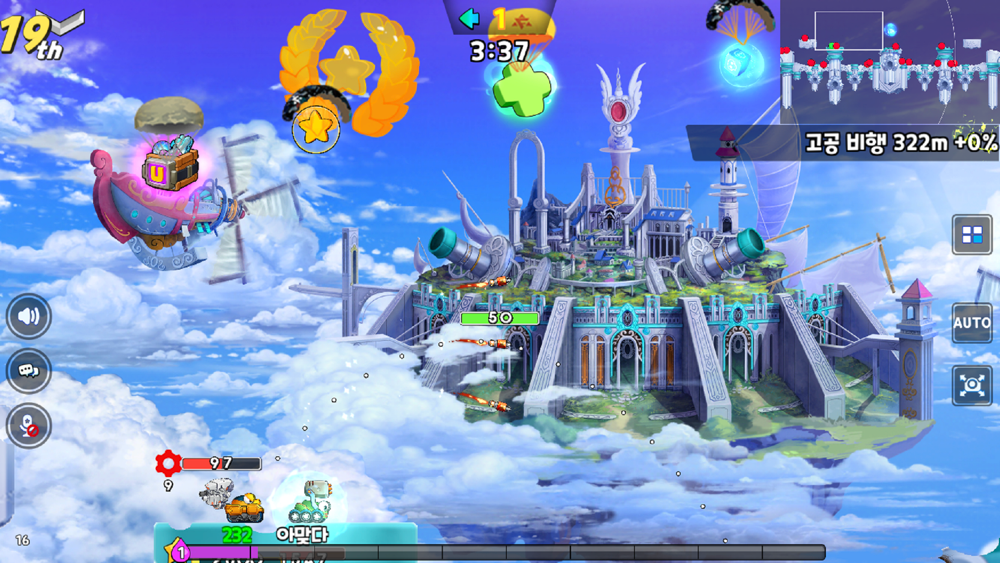Toggle the muted microphone button

point(29,425)
